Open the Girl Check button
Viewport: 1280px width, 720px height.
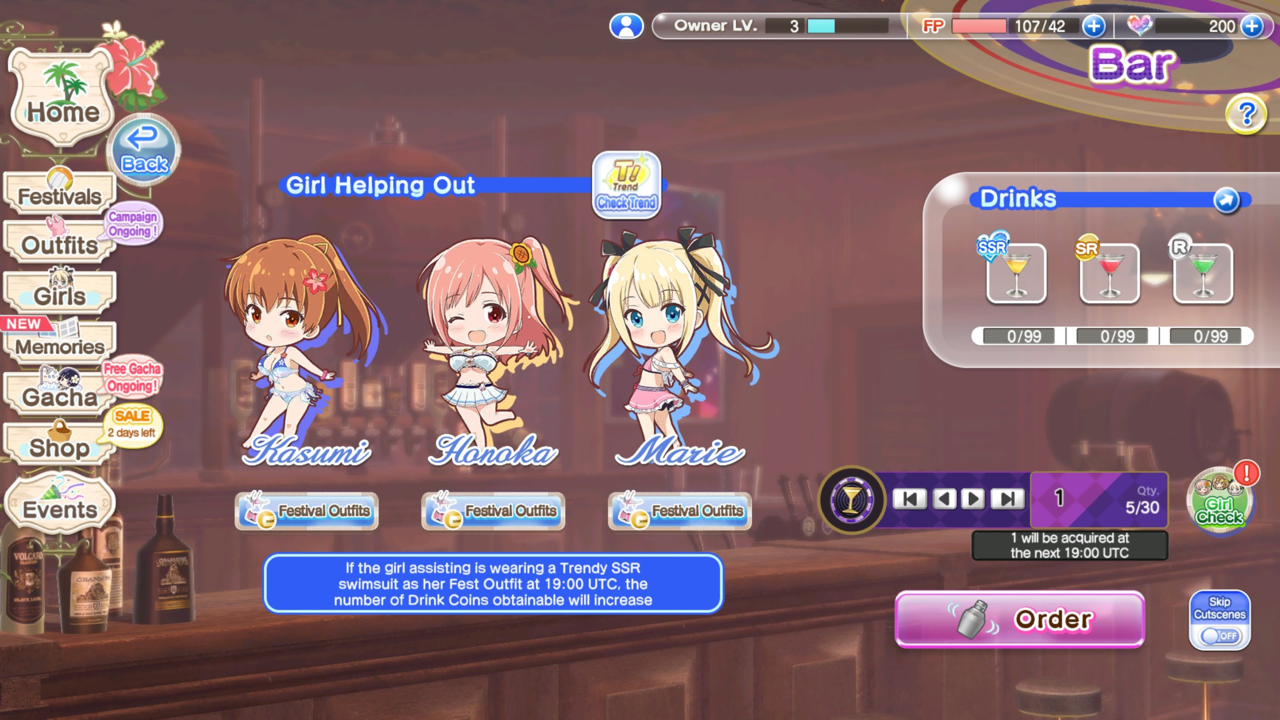pos(1220,500)
